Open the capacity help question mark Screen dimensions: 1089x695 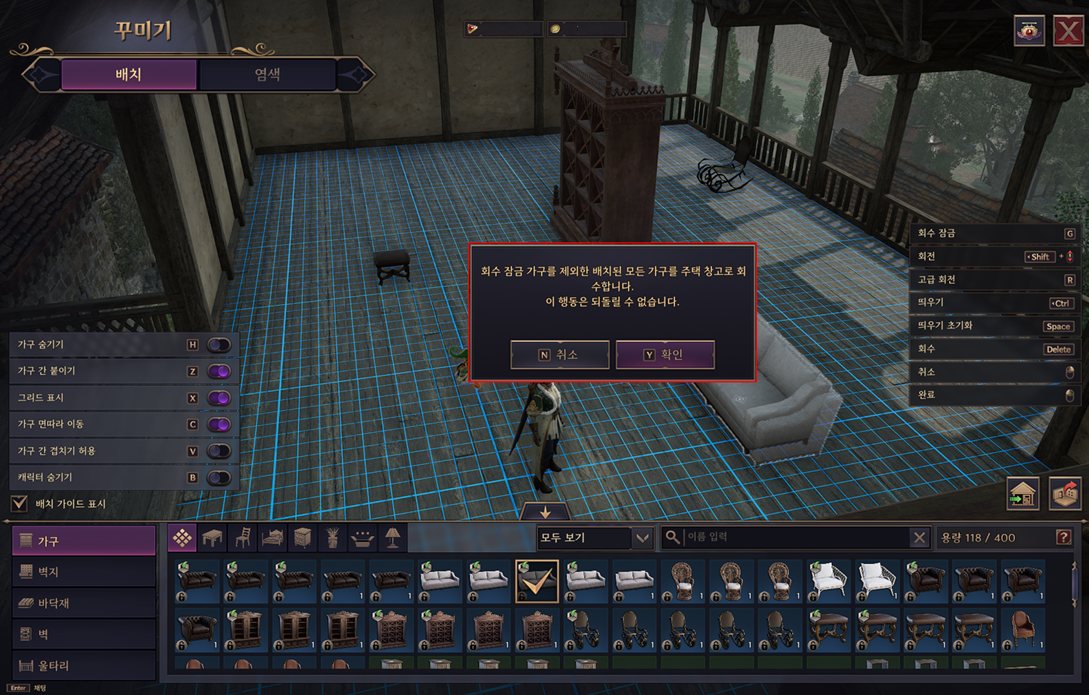[x=1063, y=538]
